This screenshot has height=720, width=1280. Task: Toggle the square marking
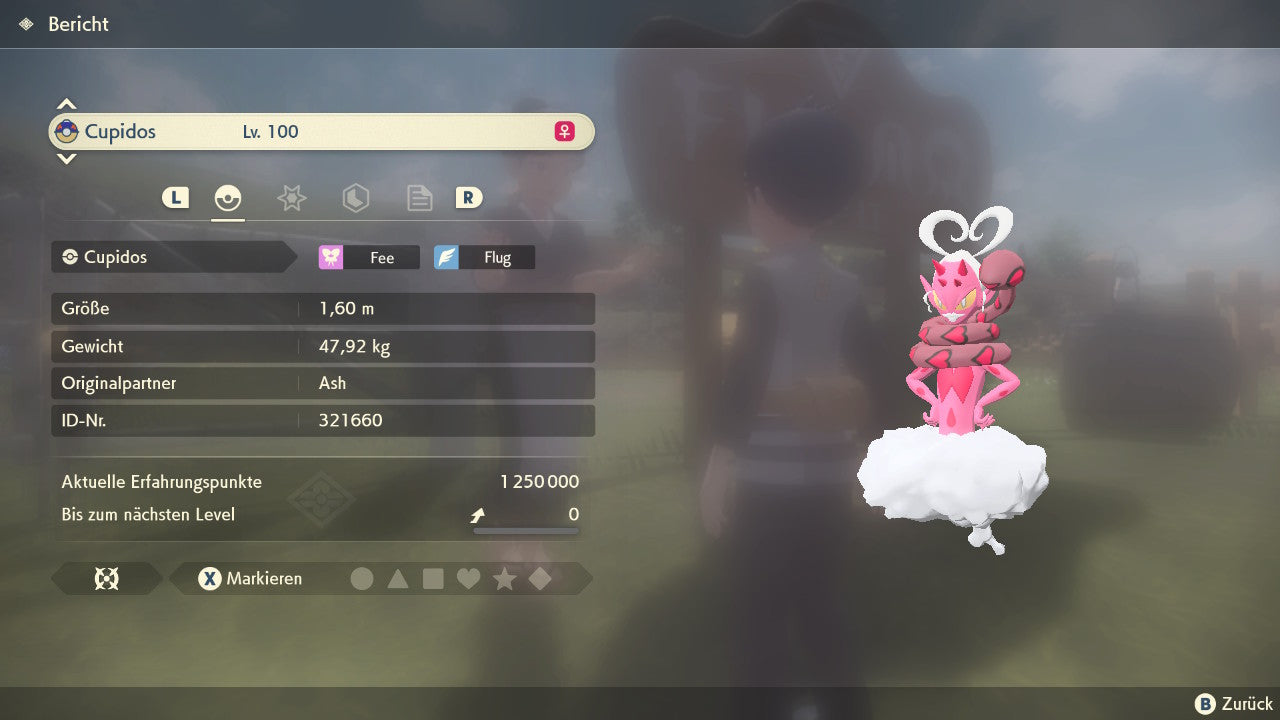pos(433,578)
